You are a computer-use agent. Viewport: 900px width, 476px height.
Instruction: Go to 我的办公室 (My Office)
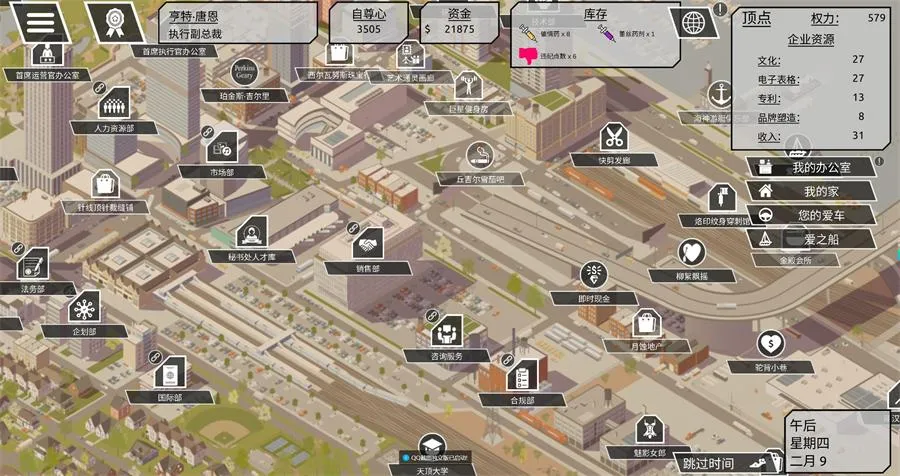tap(811, 167)
